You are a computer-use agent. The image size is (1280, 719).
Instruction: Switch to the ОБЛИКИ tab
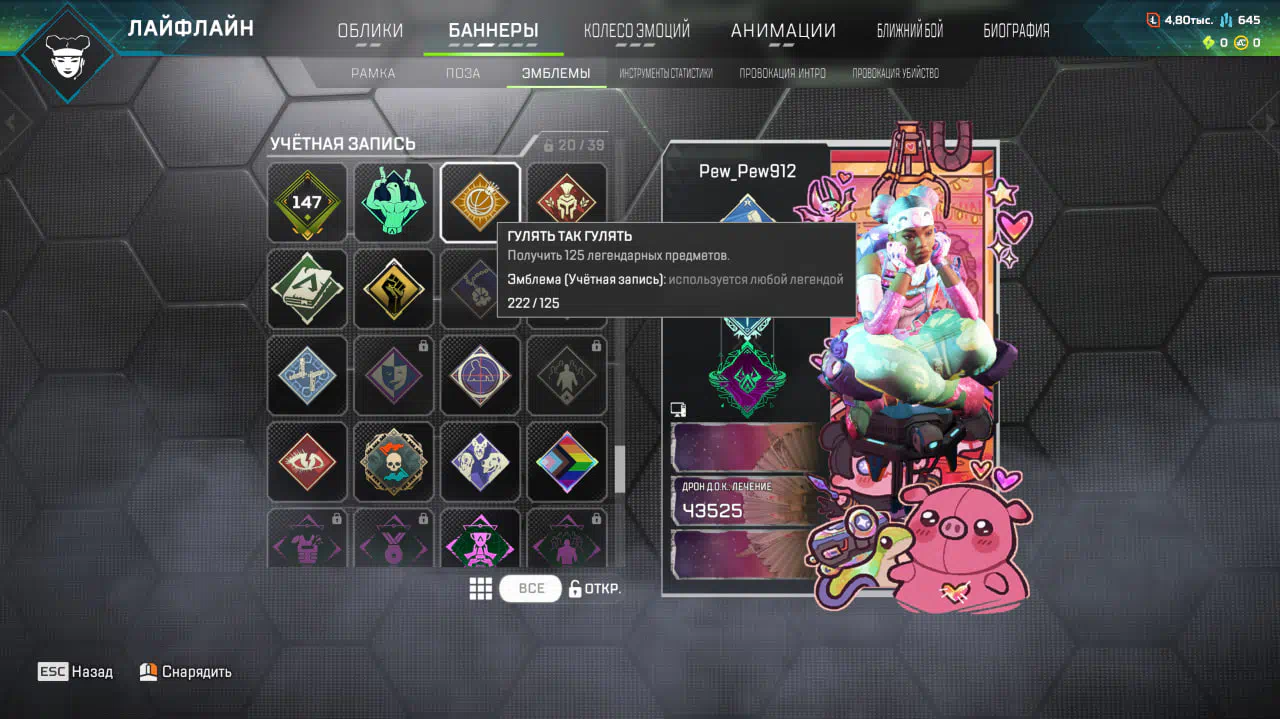click(370, 31)
